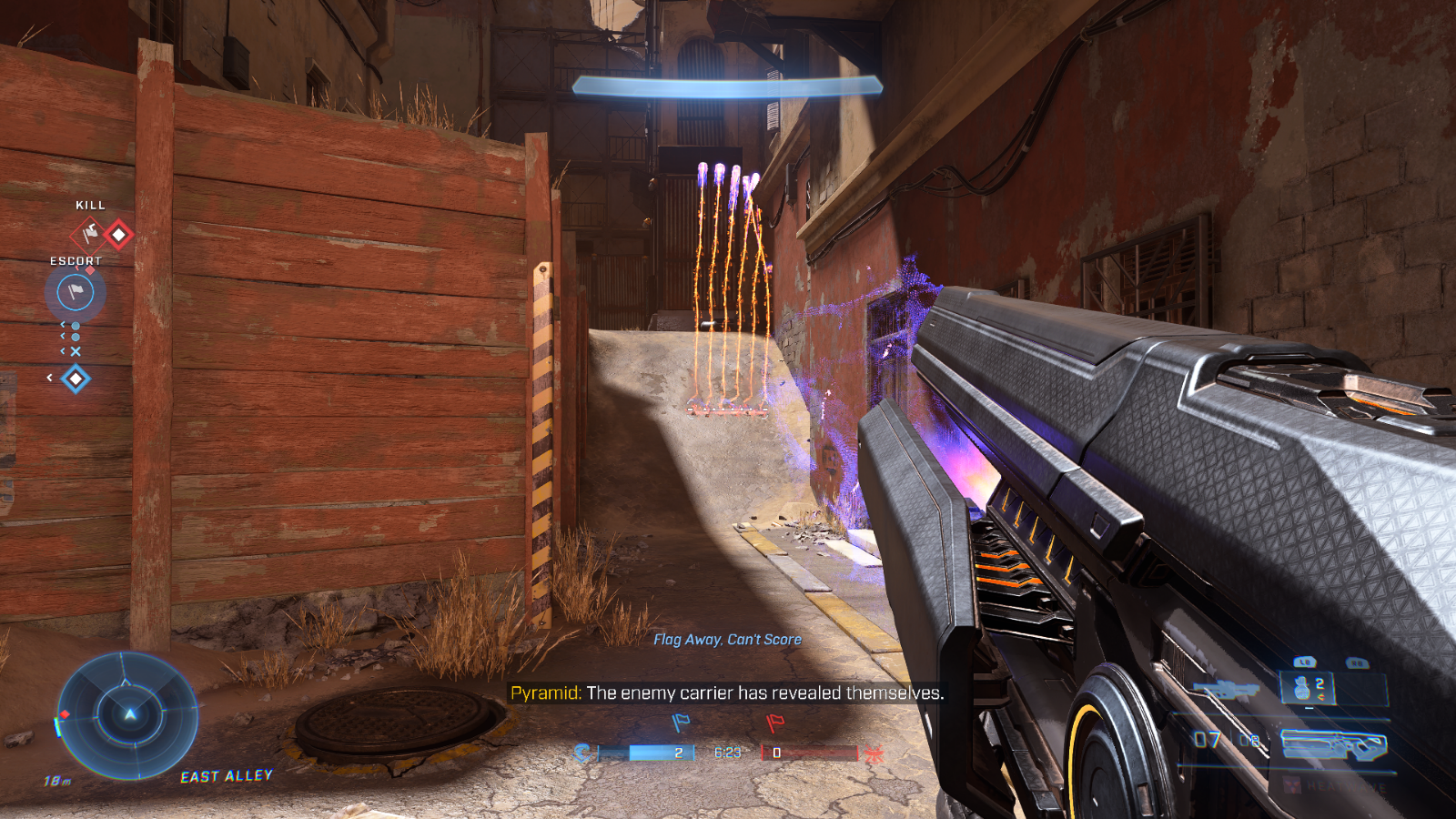The height and width of the screenshot is (819, 1456).
Task: Click the red team flag status icon
Action: pyautogui.click(x=775, y=723)
